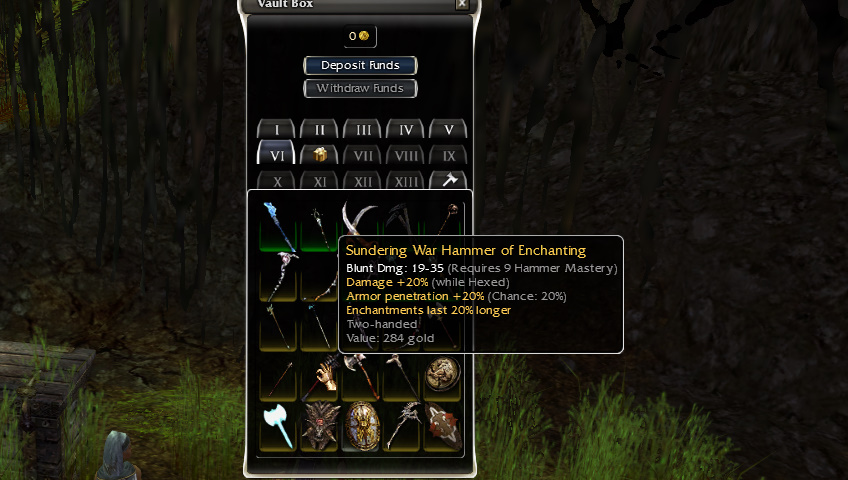Open the hammer icon storage tab
Screen dimensions: 848x480
(448, 181)
